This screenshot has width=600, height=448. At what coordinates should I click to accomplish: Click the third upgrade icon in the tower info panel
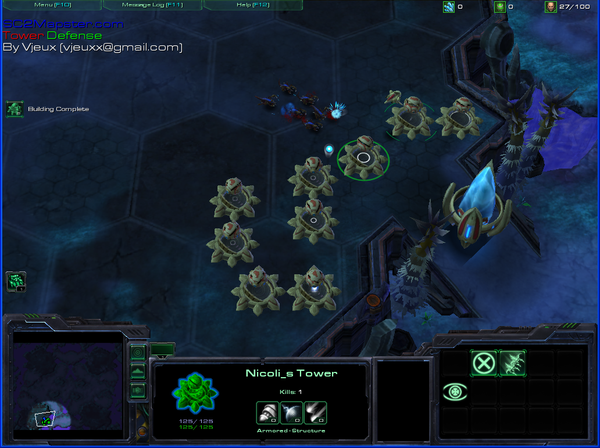click(x=315, y=411)
